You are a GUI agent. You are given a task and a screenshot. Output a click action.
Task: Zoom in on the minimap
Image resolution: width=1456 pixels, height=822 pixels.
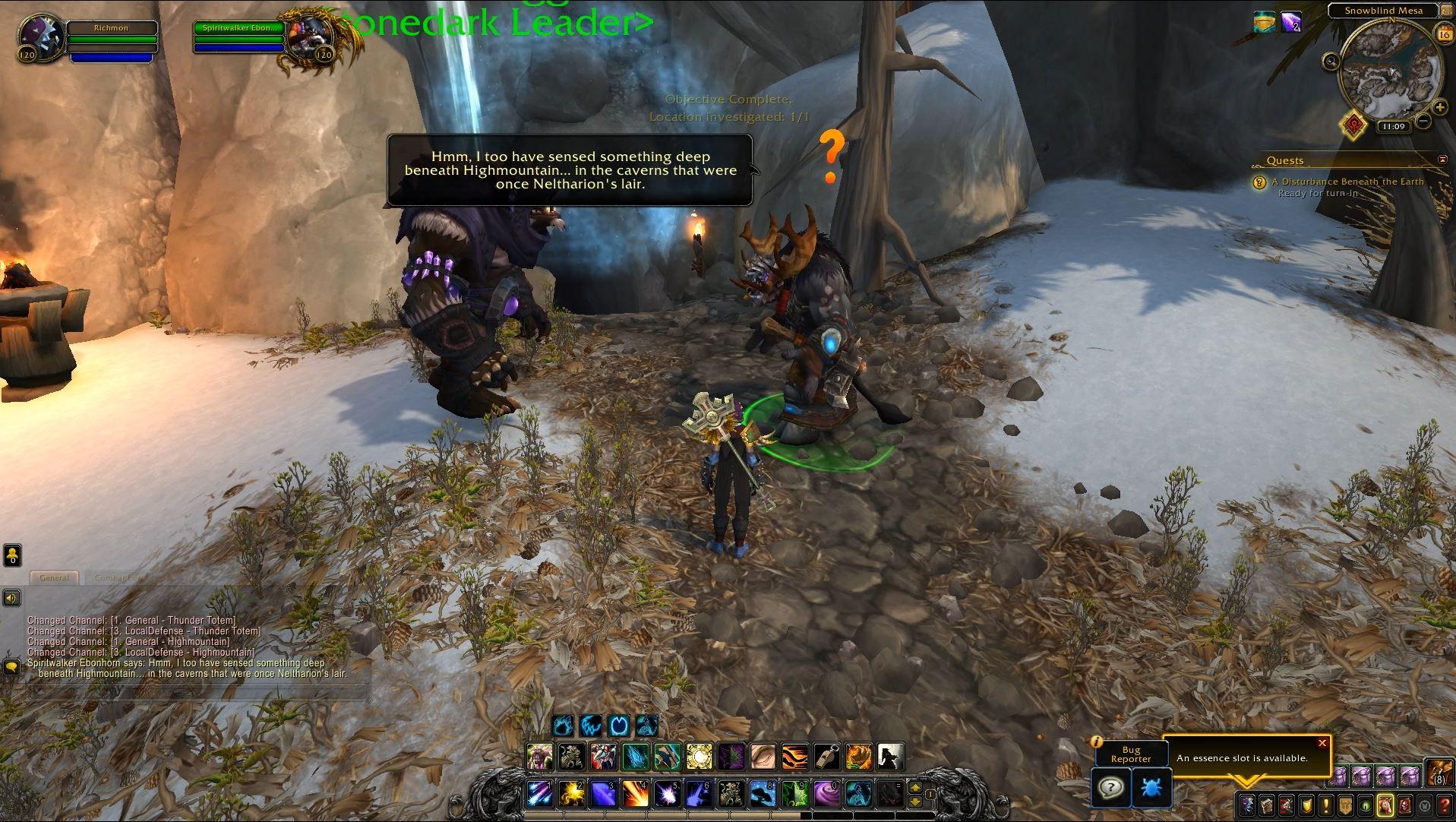pos(1439,107)
